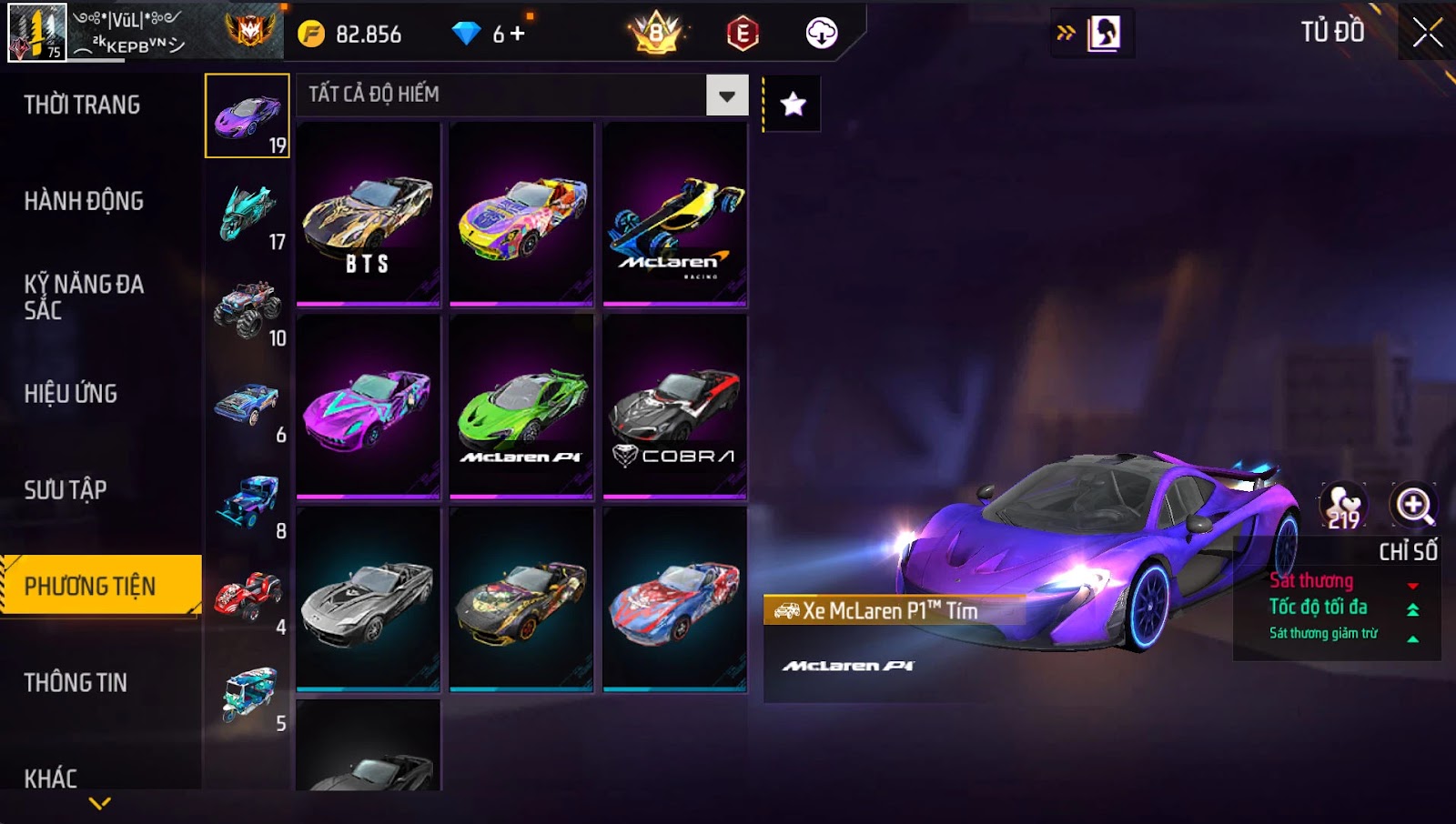This screenshot has height=824, width=1456.
Task: Open the cloud download icon
Action: 821,34
